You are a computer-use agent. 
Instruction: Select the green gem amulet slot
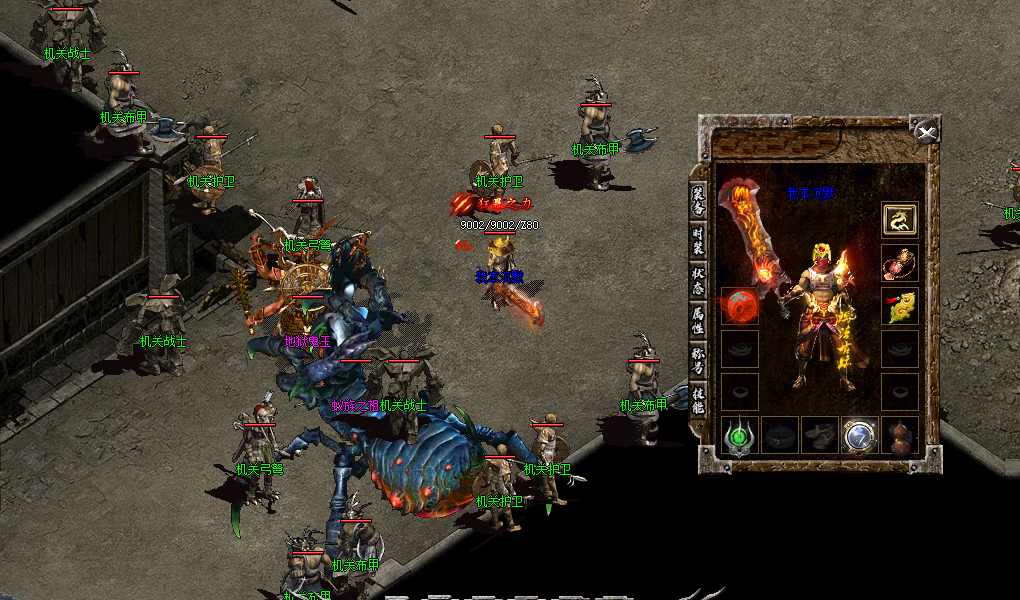pyautogui.click(x=740, y=436)
